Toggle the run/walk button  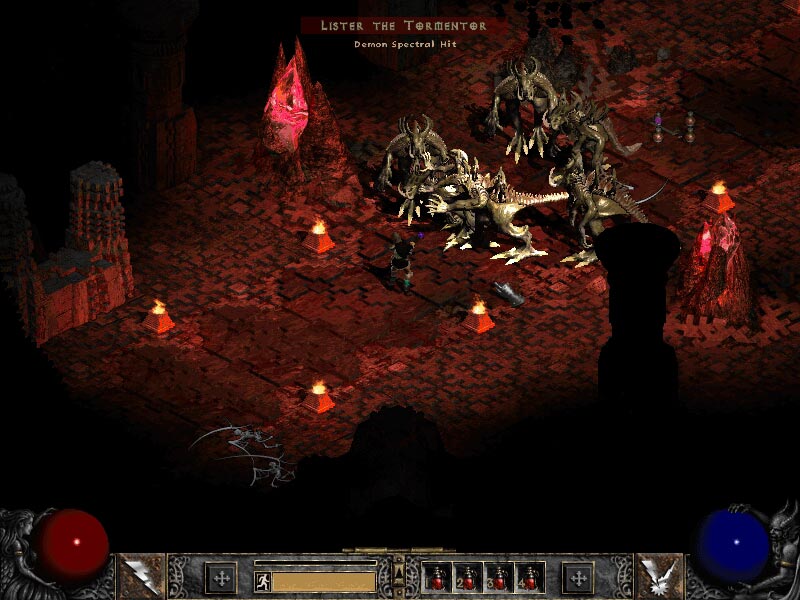tap(262, 581)
